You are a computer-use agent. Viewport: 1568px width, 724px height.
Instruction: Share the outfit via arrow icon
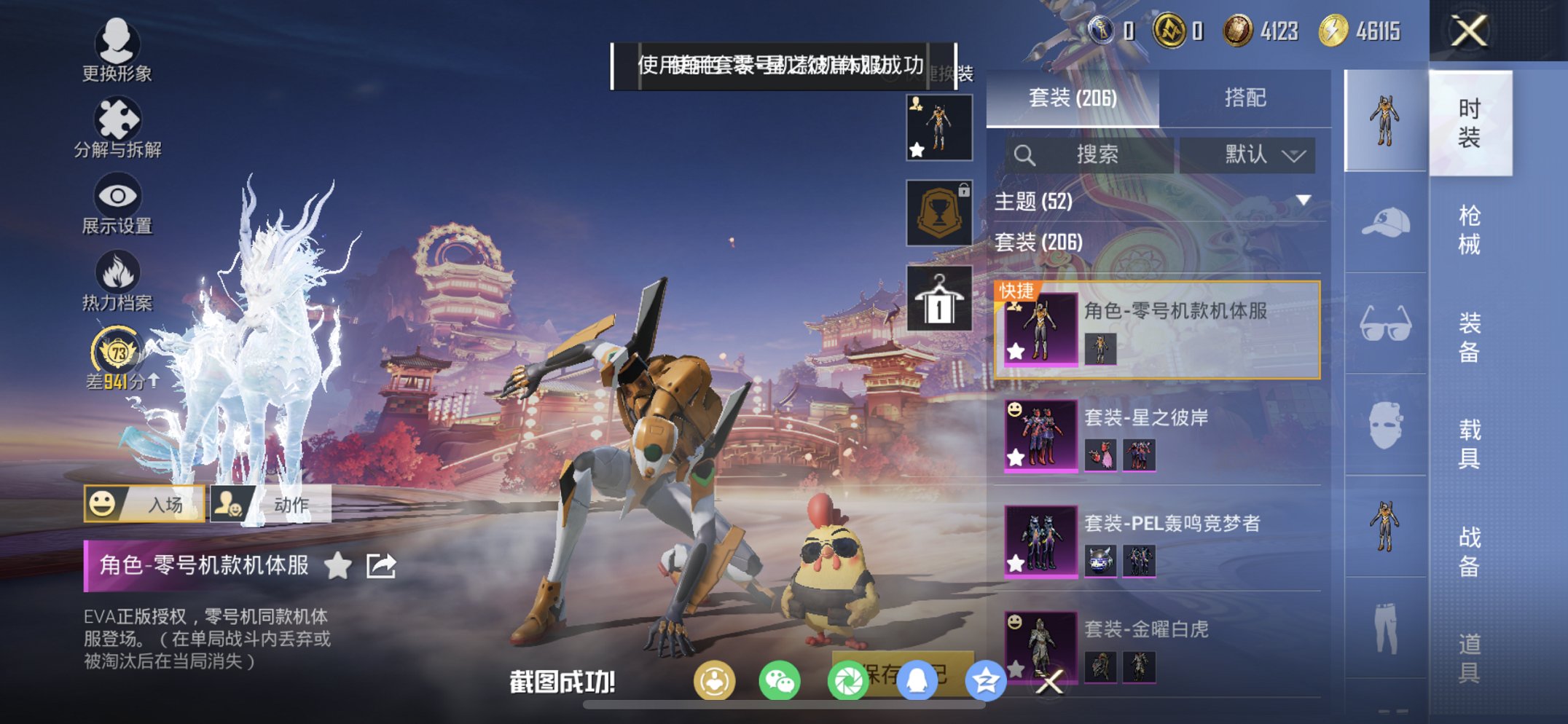(x=381, y=565)
